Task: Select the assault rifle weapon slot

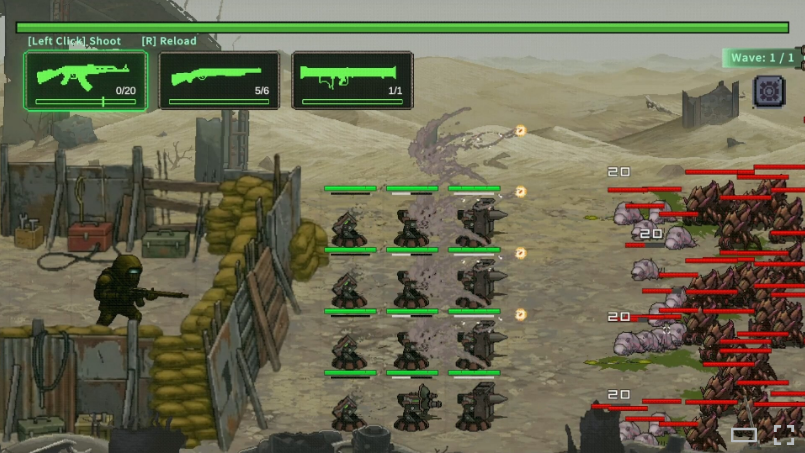Action: point(85,80)
